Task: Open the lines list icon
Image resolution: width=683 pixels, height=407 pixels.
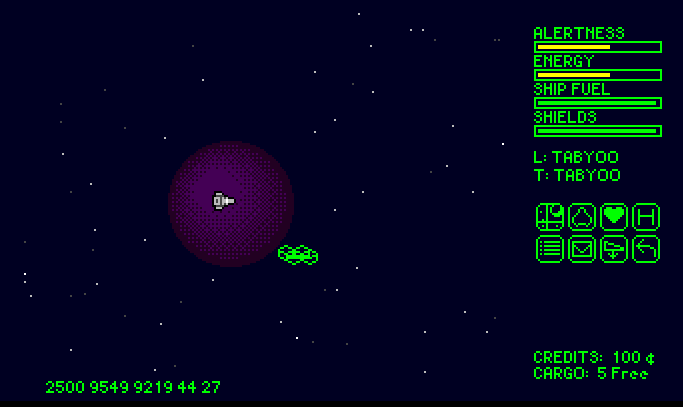Action: coord(550,249)
